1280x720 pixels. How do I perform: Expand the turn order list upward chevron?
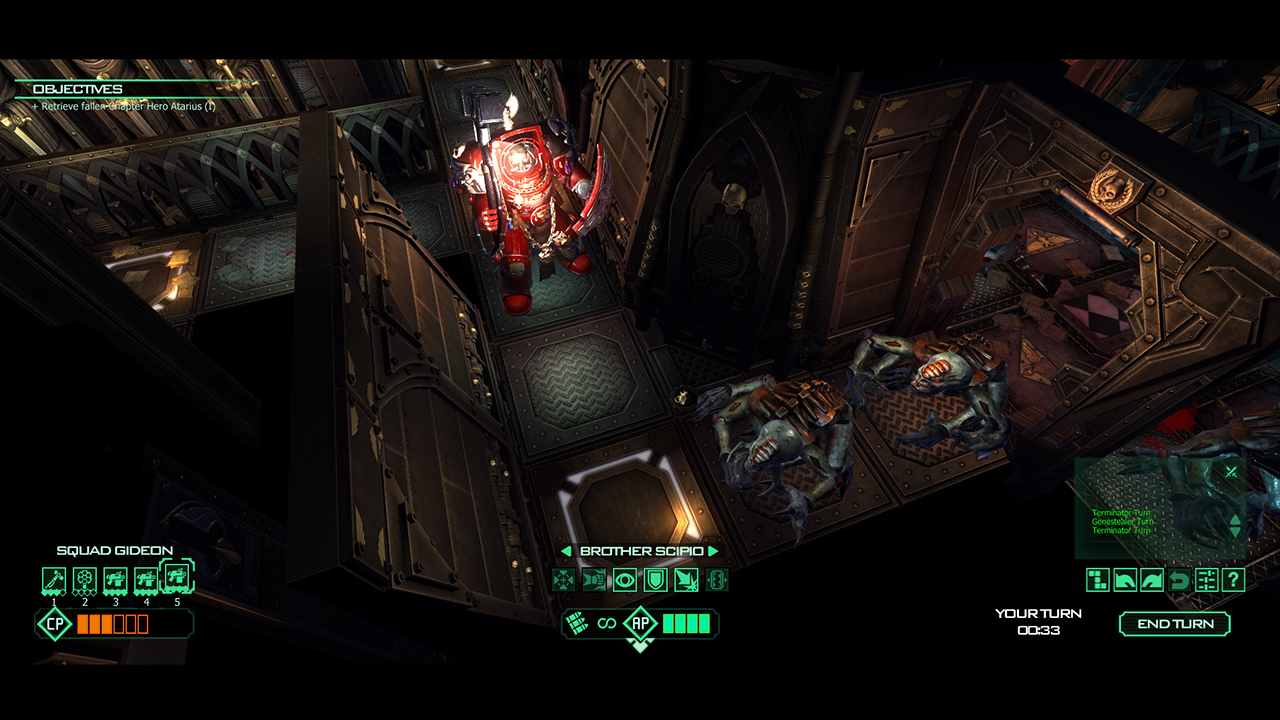click(x=1235, y=519)
